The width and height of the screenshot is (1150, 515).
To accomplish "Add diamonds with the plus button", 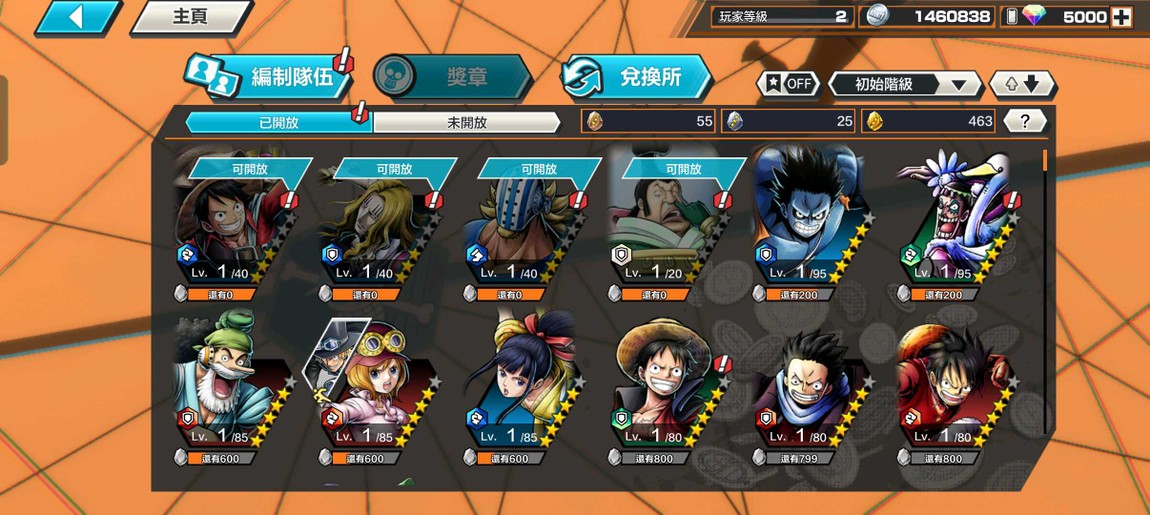I will [1122, 17].
